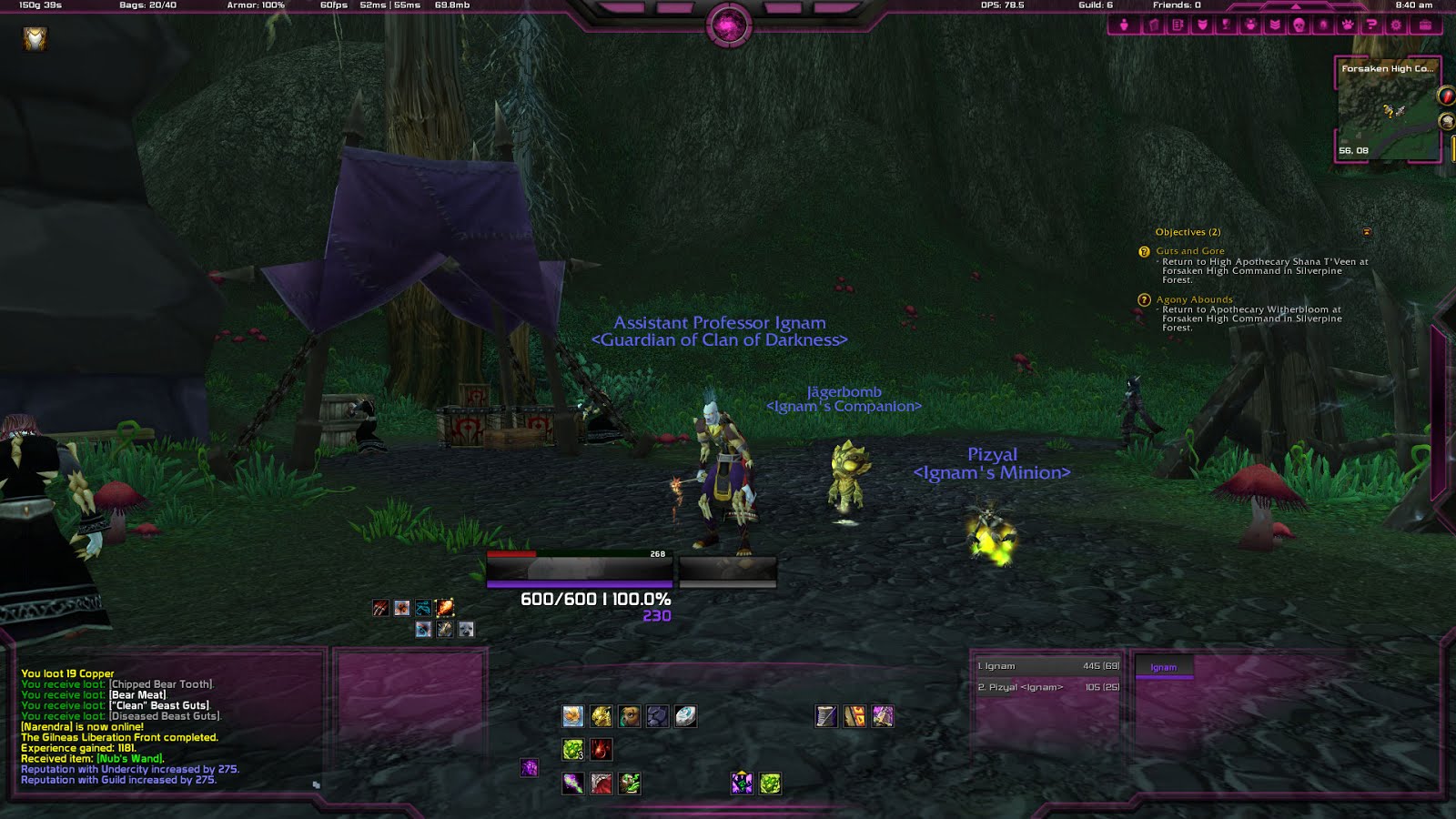Click the dark panther icon on the action bar
This screenshot has height=819, width=1456.
tap(657, 717)
